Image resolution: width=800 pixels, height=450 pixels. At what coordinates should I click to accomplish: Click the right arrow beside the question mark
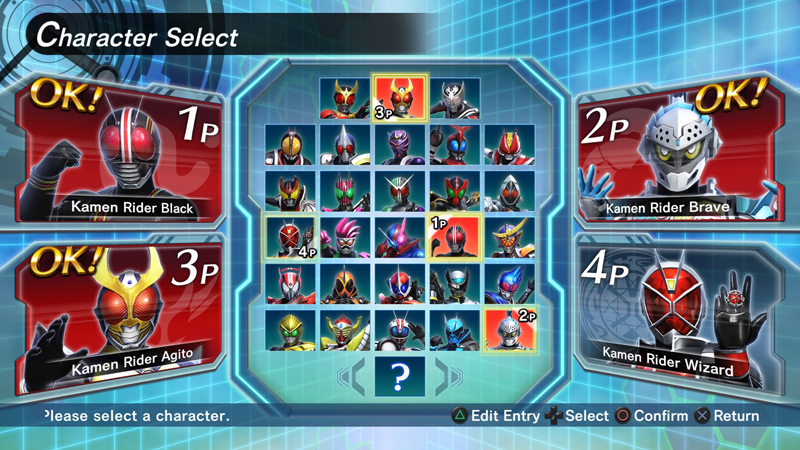[446, 378]
